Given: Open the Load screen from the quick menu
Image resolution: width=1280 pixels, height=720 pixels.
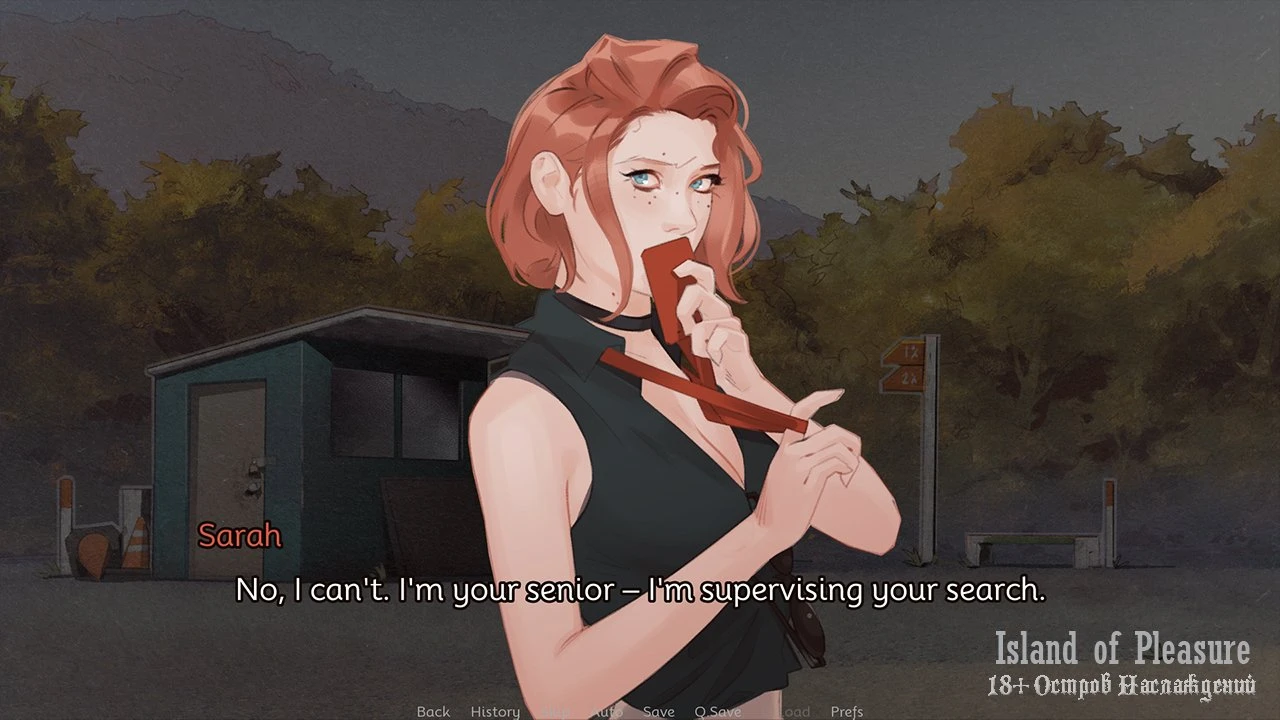Looking at the screenshot, I should coord(794,711).
